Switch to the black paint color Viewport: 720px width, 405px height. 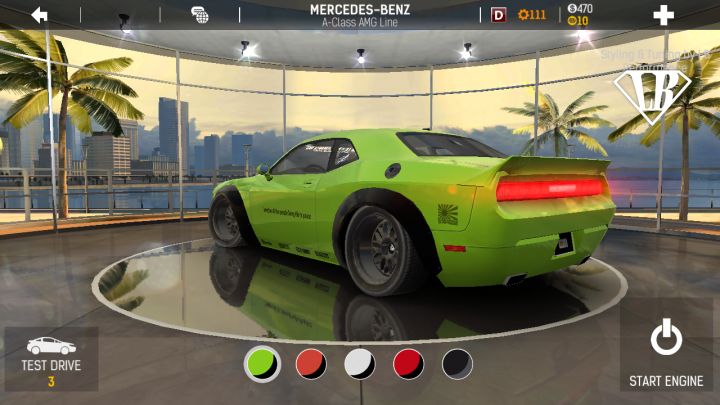coord(457,363)
